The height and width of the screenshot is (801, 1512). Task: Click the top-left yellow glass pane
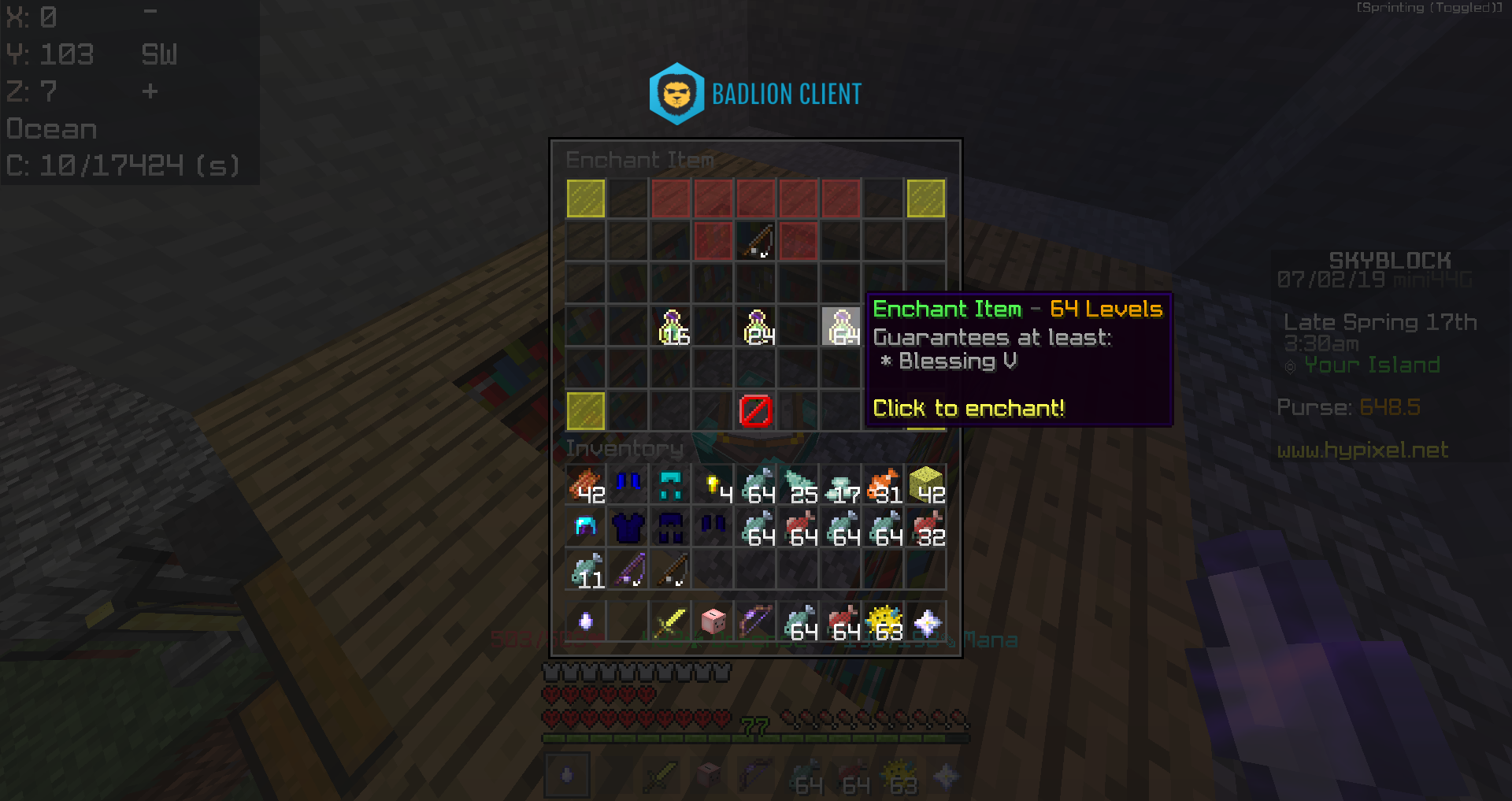585,199
